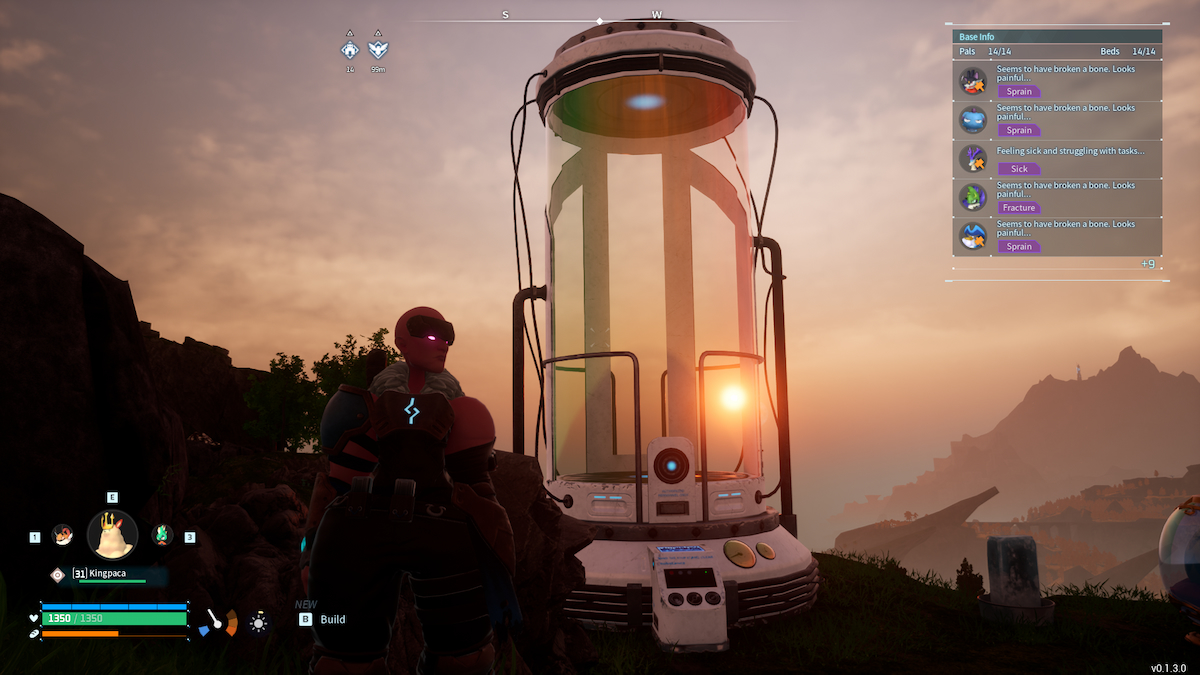This screenshot has height=675, width=1200.
Task: Select the Fracture pal status row
Action: coord(1057,198)
